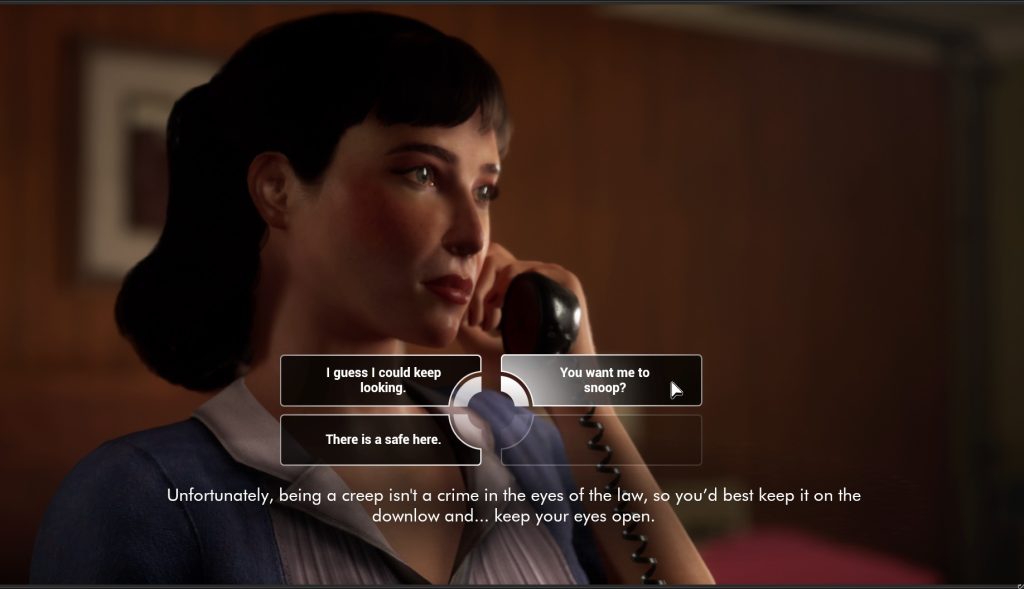Pick the "There is a safe here." option
Image resolution: width=1024 pixels, height=589 pixels.
click(382, 439)
